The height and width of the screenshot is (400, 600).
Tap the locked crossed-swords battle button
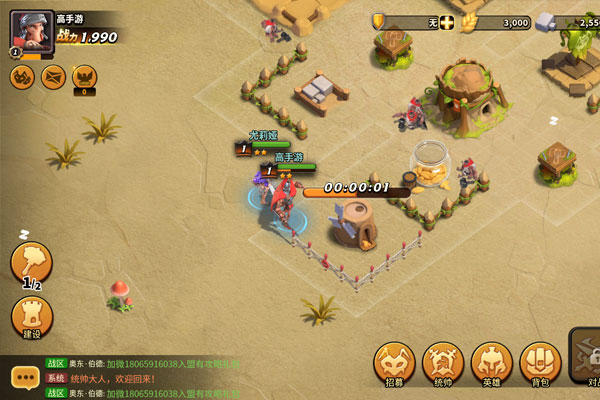[588, 356]
